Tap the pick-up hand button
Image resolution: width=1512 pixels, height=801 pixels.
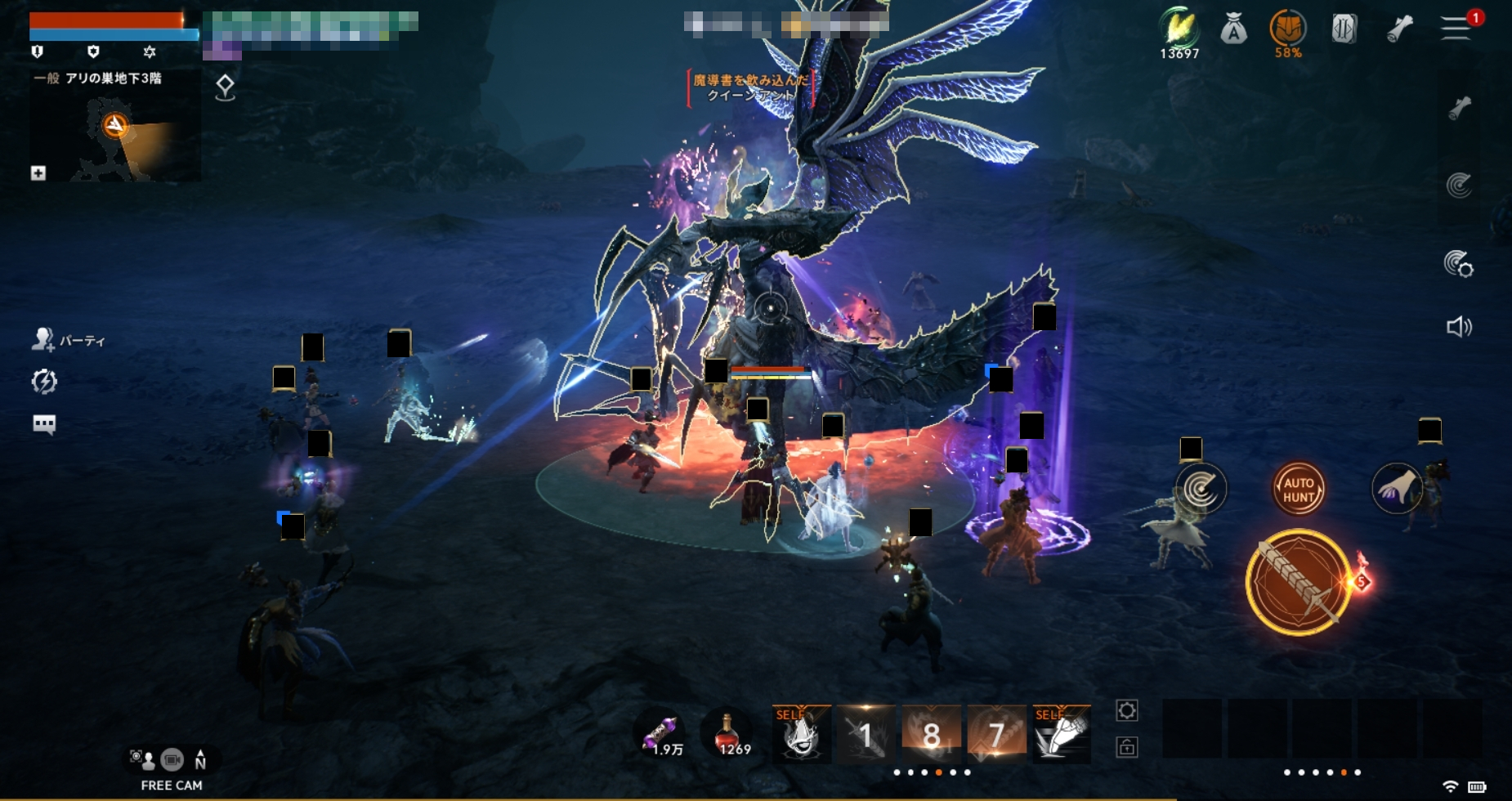coord(1396,489)
